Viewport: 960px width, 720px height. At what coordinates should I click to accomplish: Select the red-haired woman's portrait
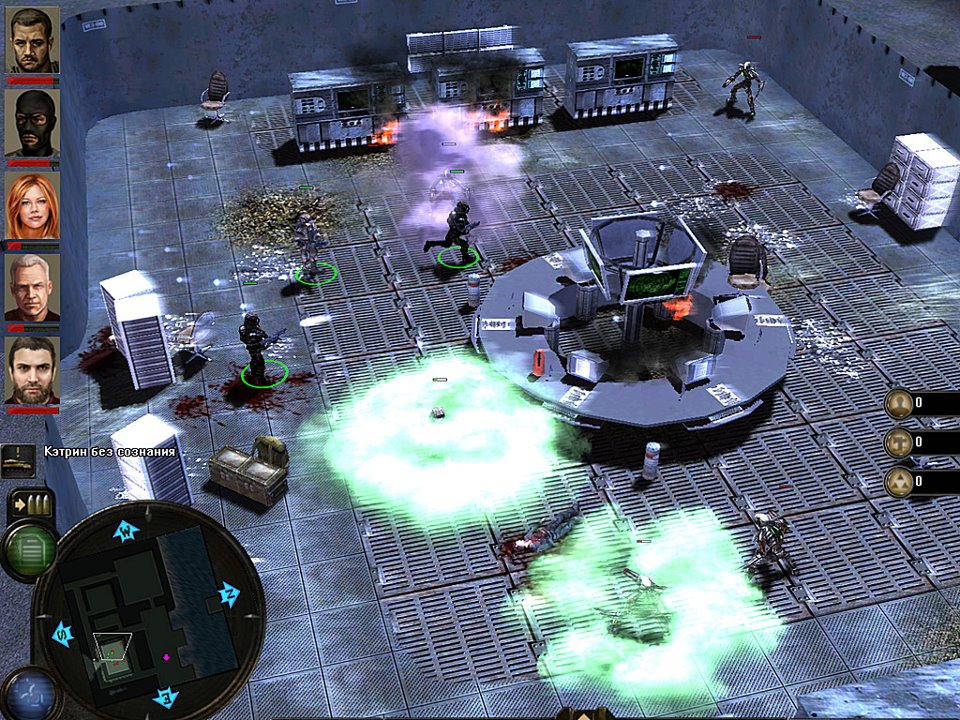[x=33, y=205]
